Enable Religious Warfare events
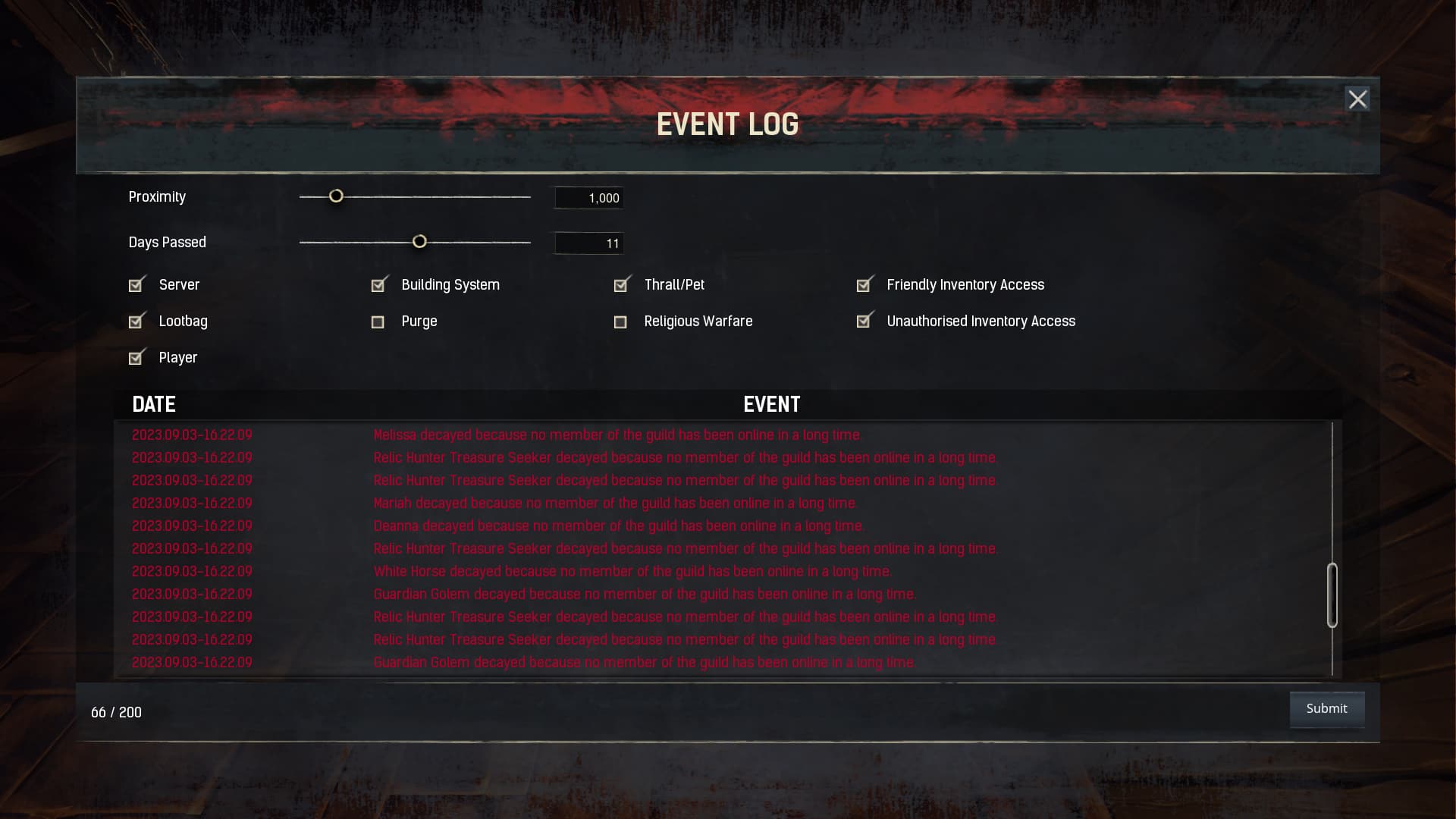 click(x=621, y=322)
